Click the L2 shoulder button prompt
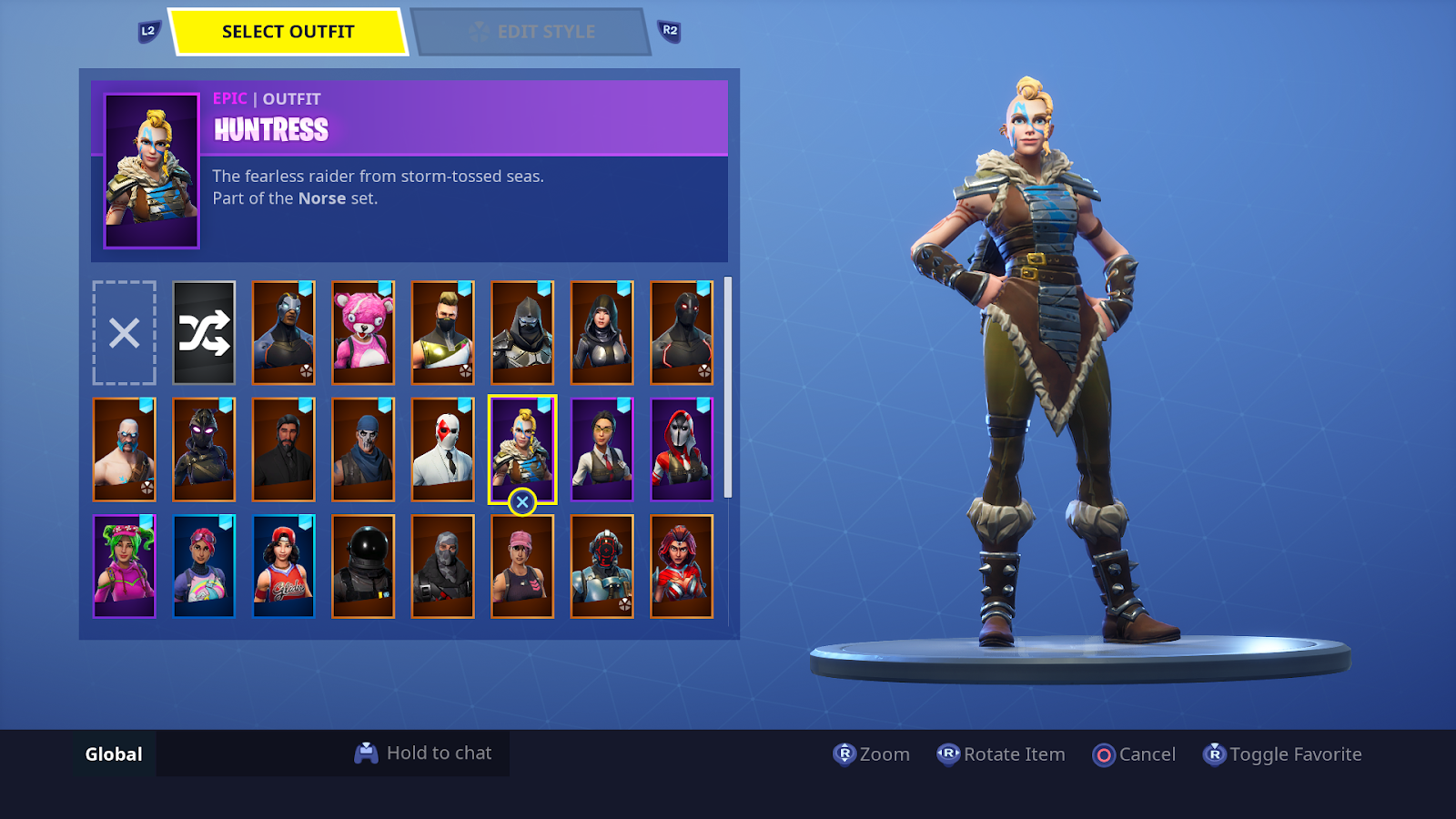Image resolution: width=1456 pixels, height=819 pixels. 148,30
